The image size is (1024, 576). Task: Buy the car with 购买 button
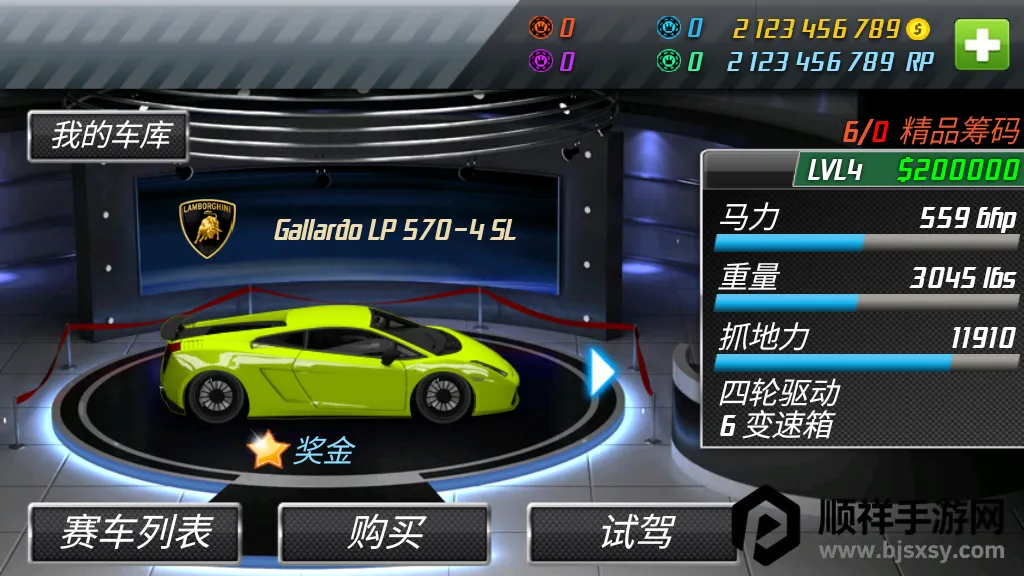(x=384, y=532)
